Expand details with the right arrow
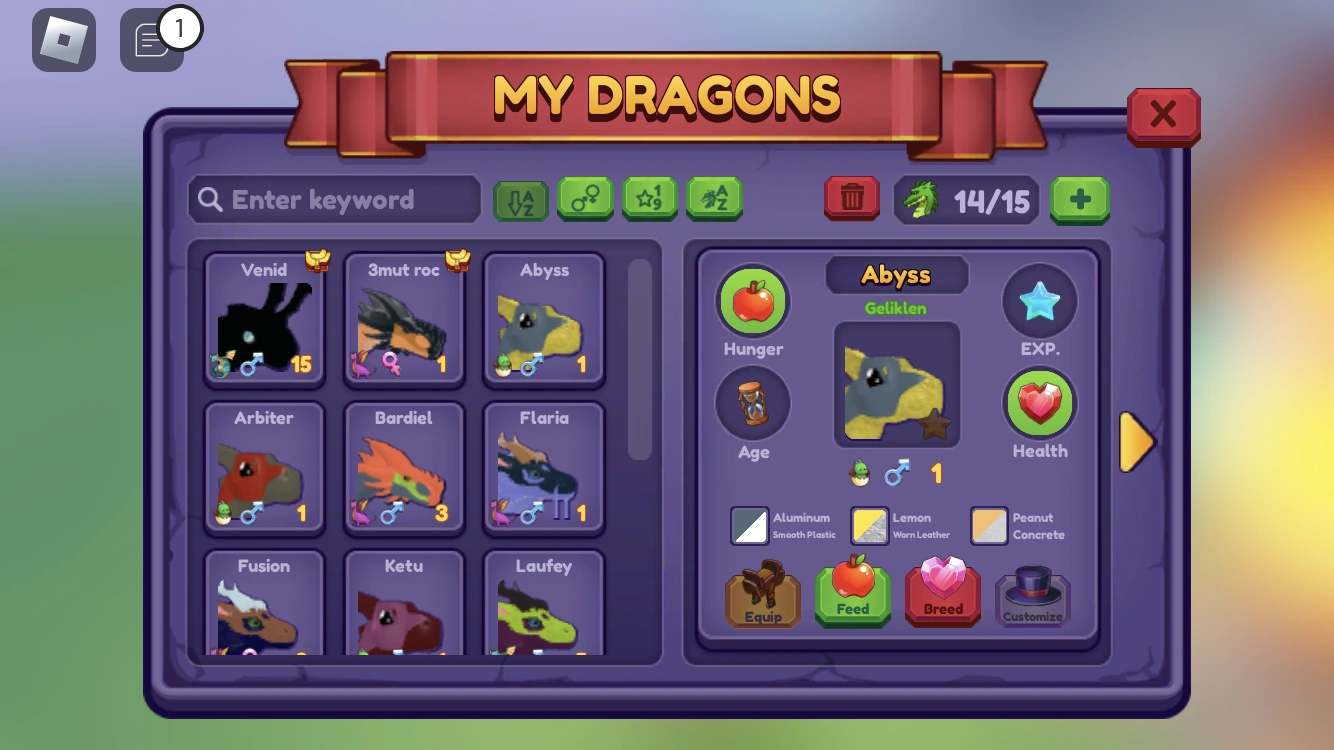1334x750 pixels. [1137, 442]
